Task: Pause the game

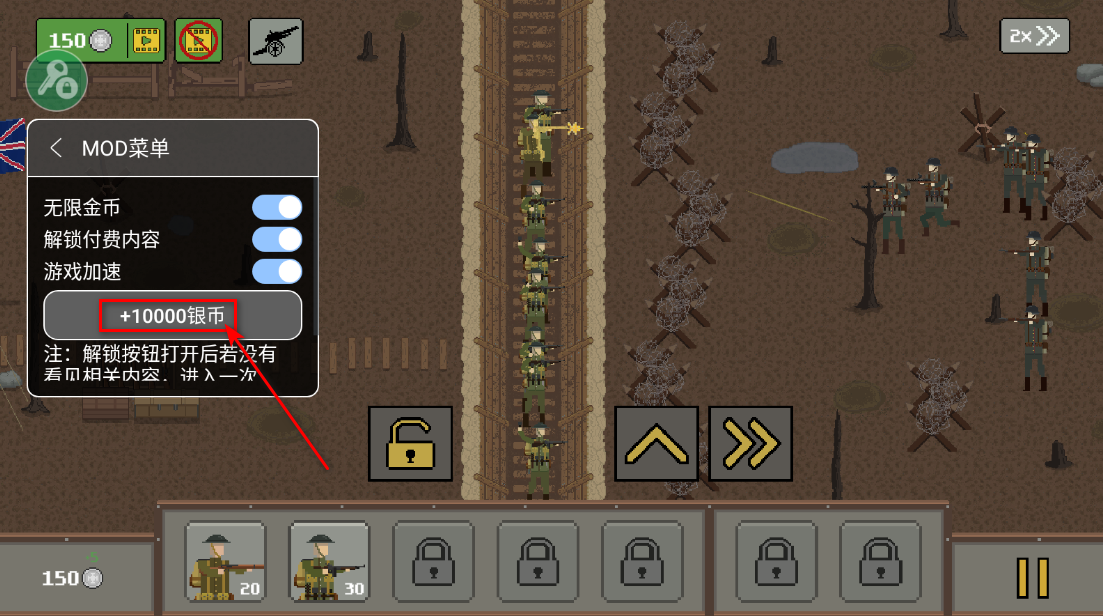Action: pyautogui.click(x=1032, y=577)
